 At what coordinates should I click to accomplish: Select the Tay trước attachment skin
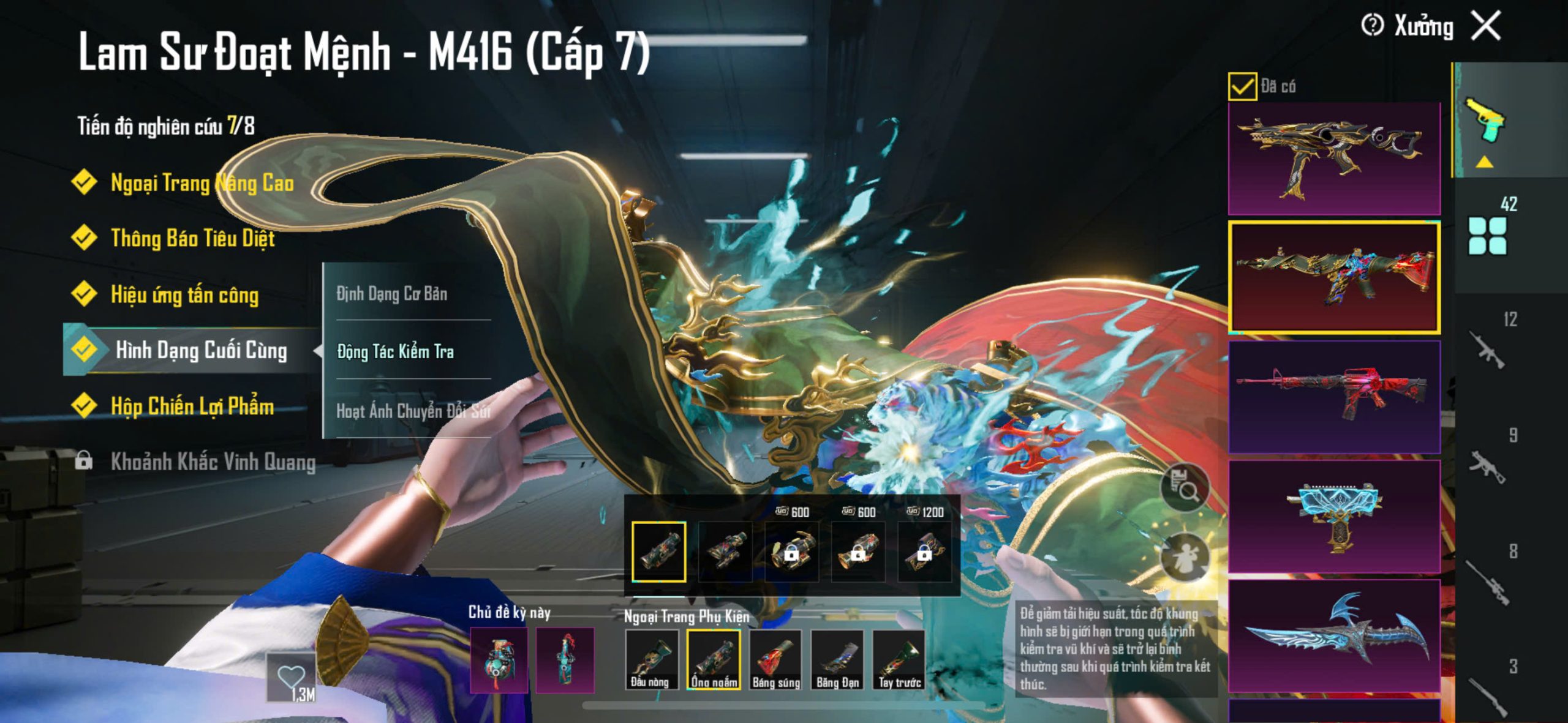pos(899,660)
